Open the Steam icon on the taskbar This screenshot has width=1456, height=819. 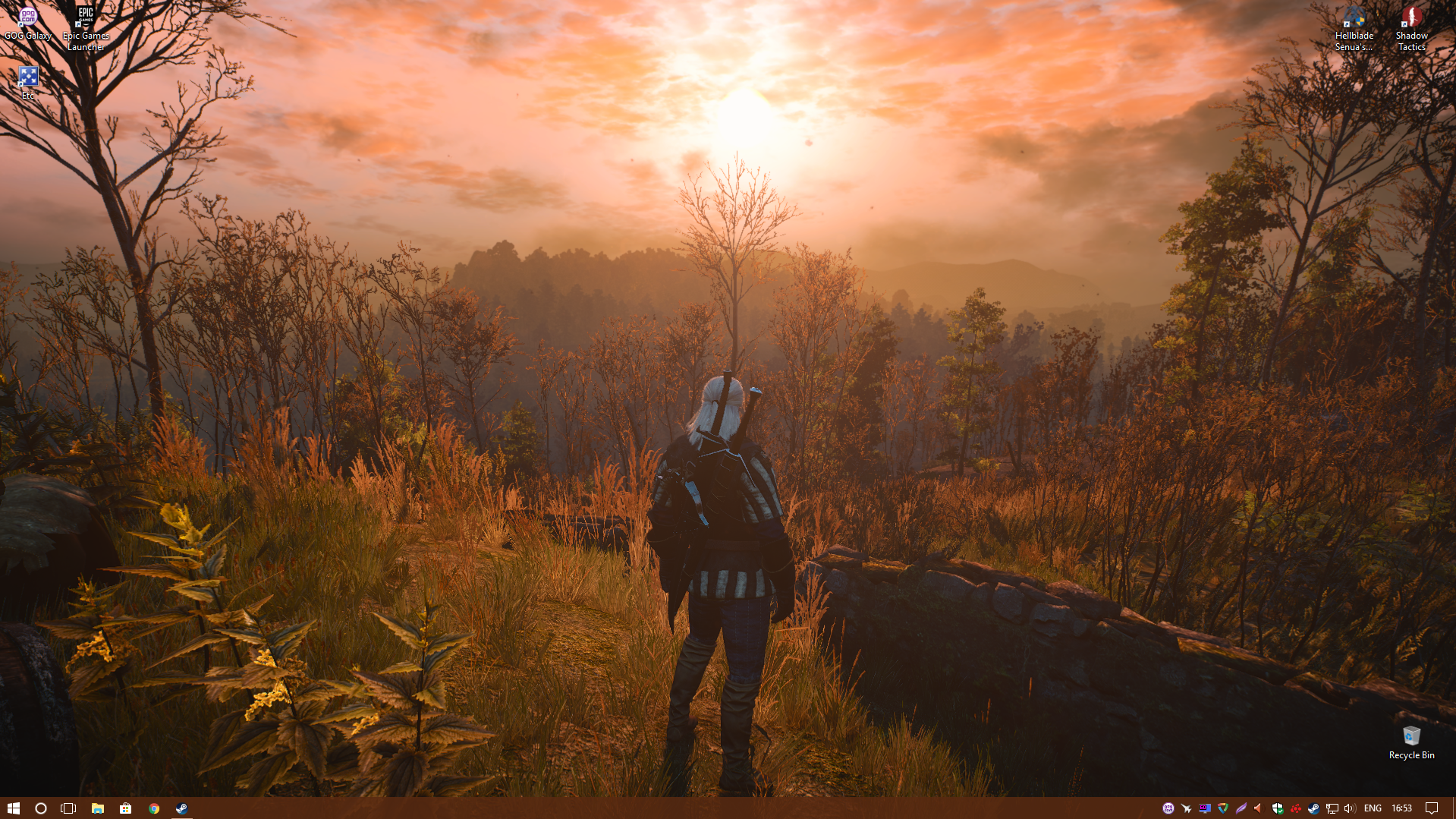182,808
